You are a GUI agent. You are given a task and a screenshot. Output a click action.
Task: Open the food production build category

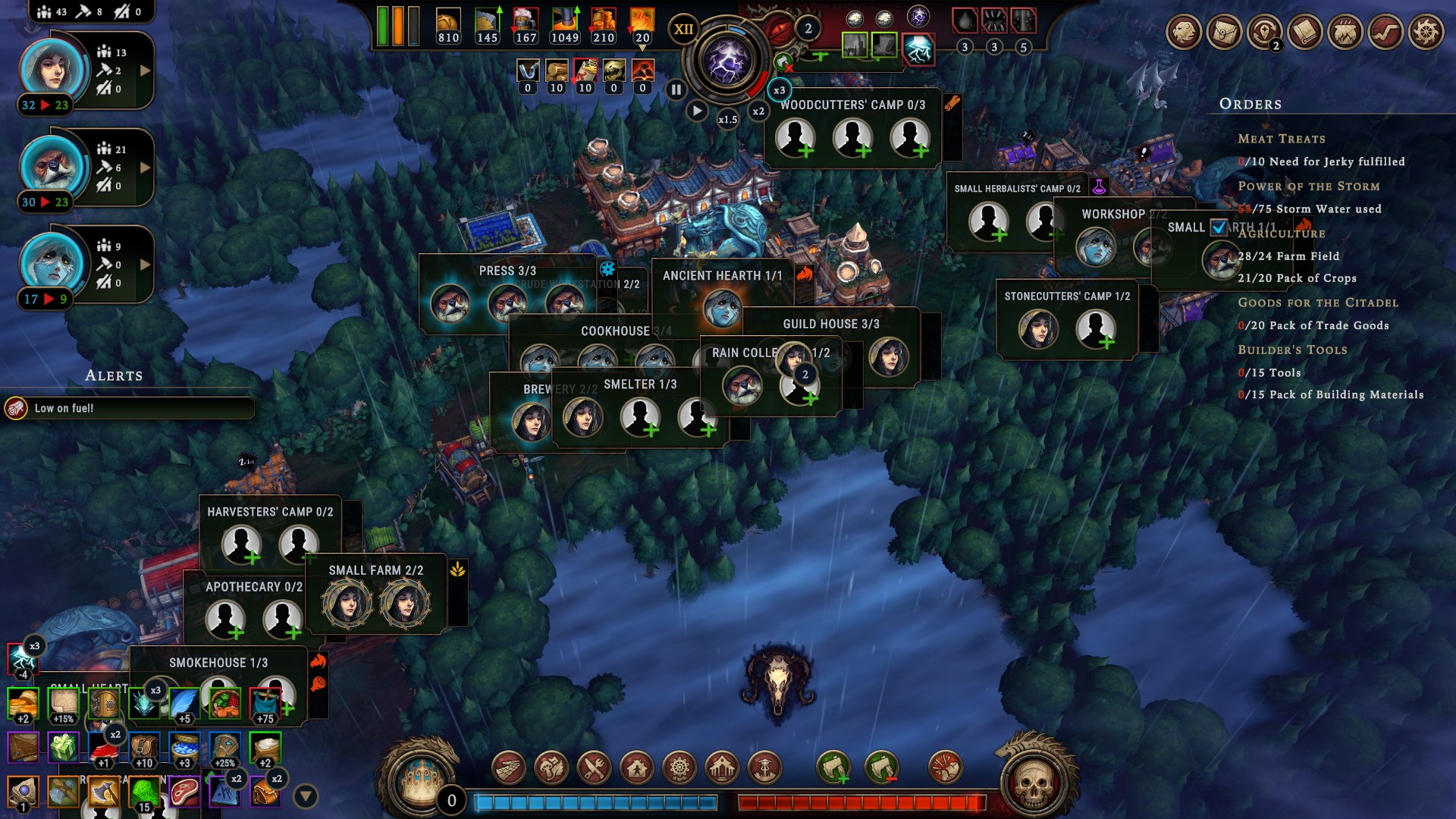click(594, 768)
